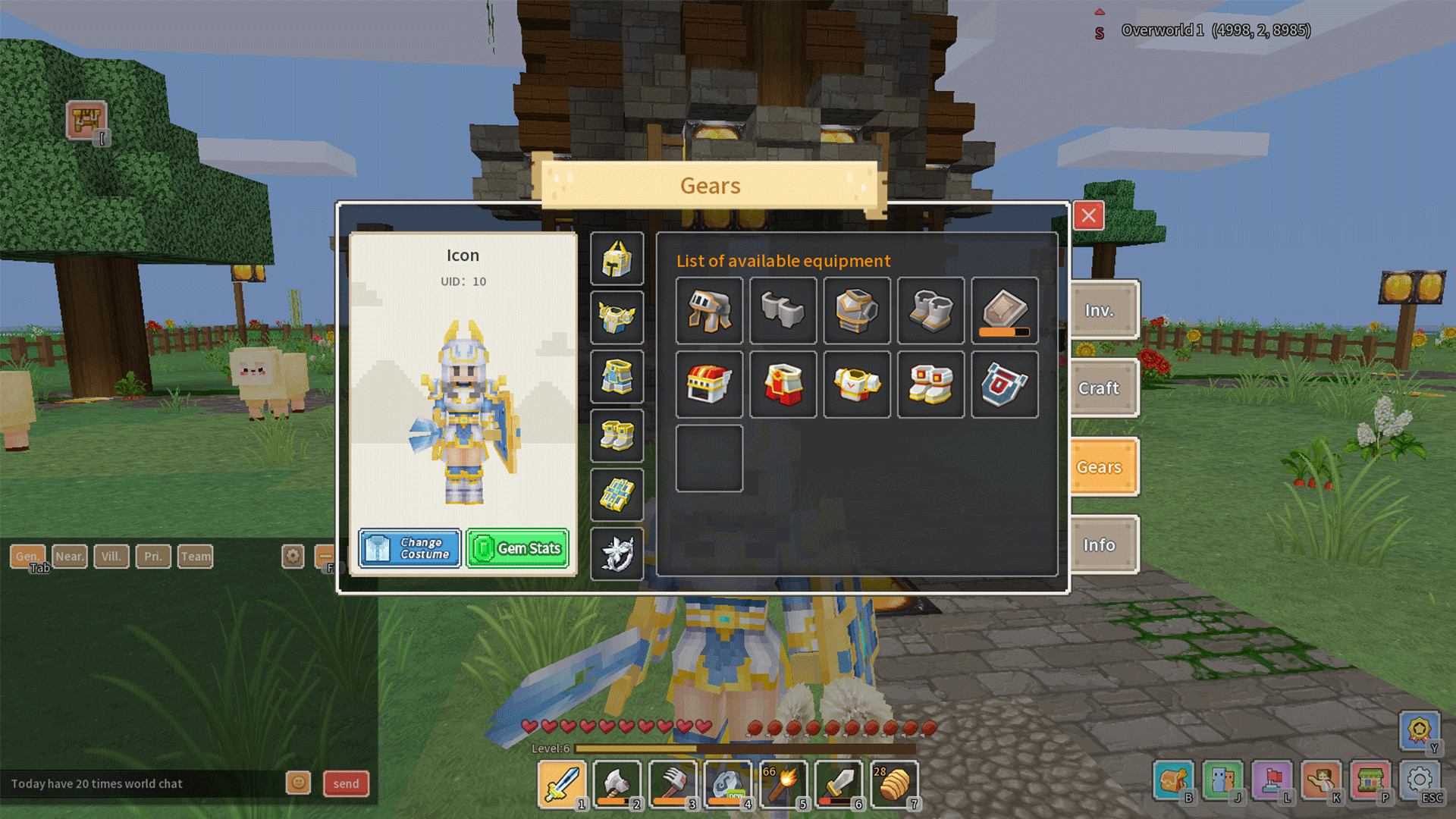Switch to the Craft tab
This screenshot has height=819, width=1456.
(x=1101, y=388)
